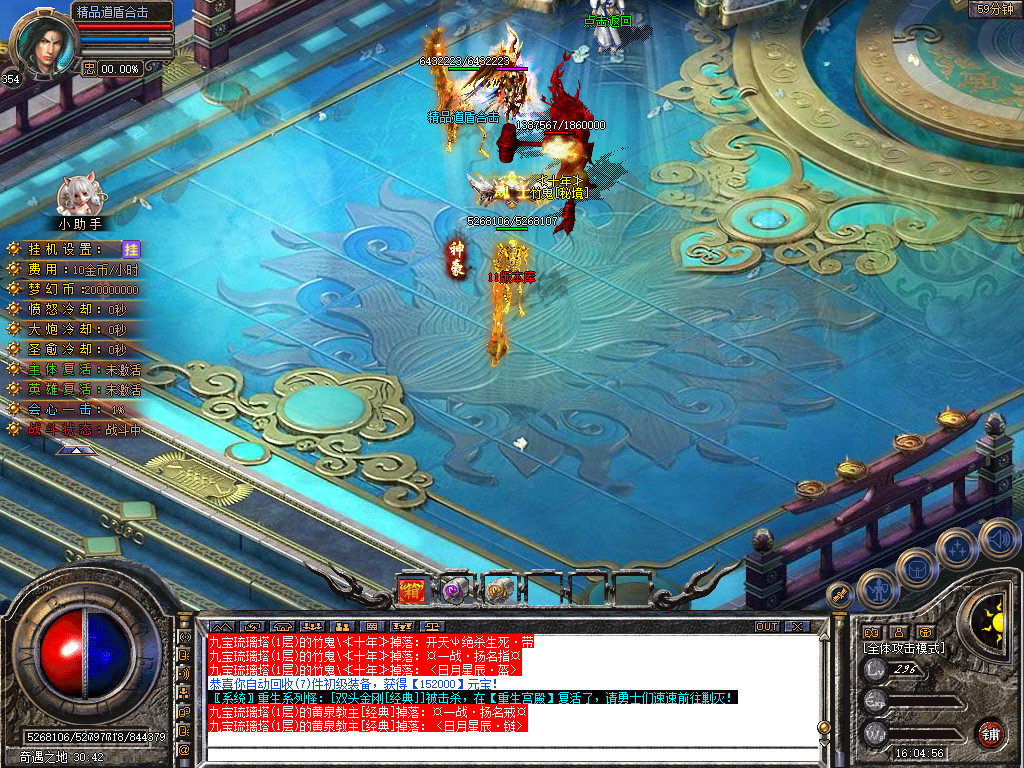Viewport: 1024px width, 768px height.
Task: Use the orange swirl scroll item
Action: 499,590
